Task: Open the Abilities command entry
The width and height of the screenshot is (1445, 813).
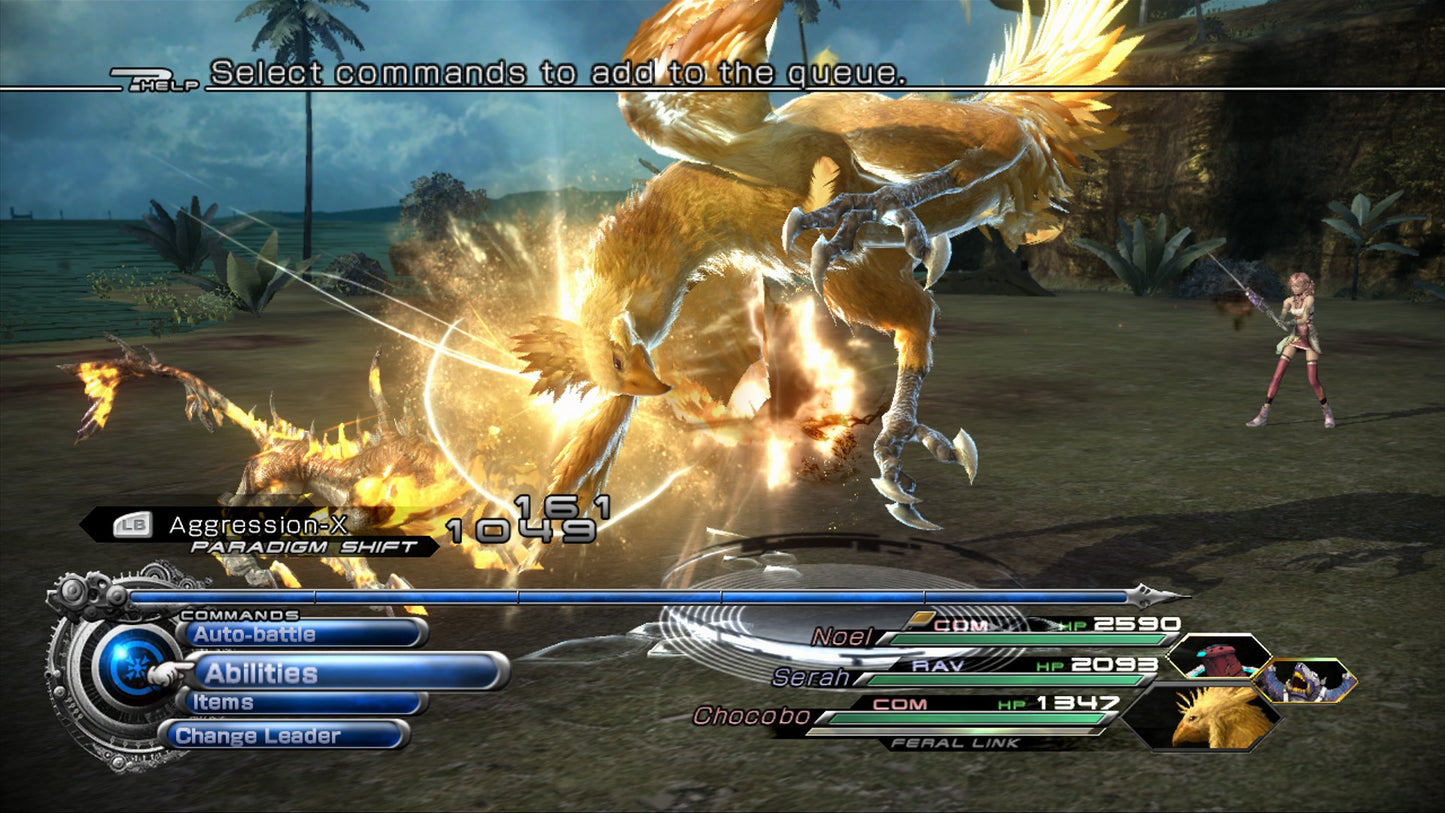Action: (260, 672)
